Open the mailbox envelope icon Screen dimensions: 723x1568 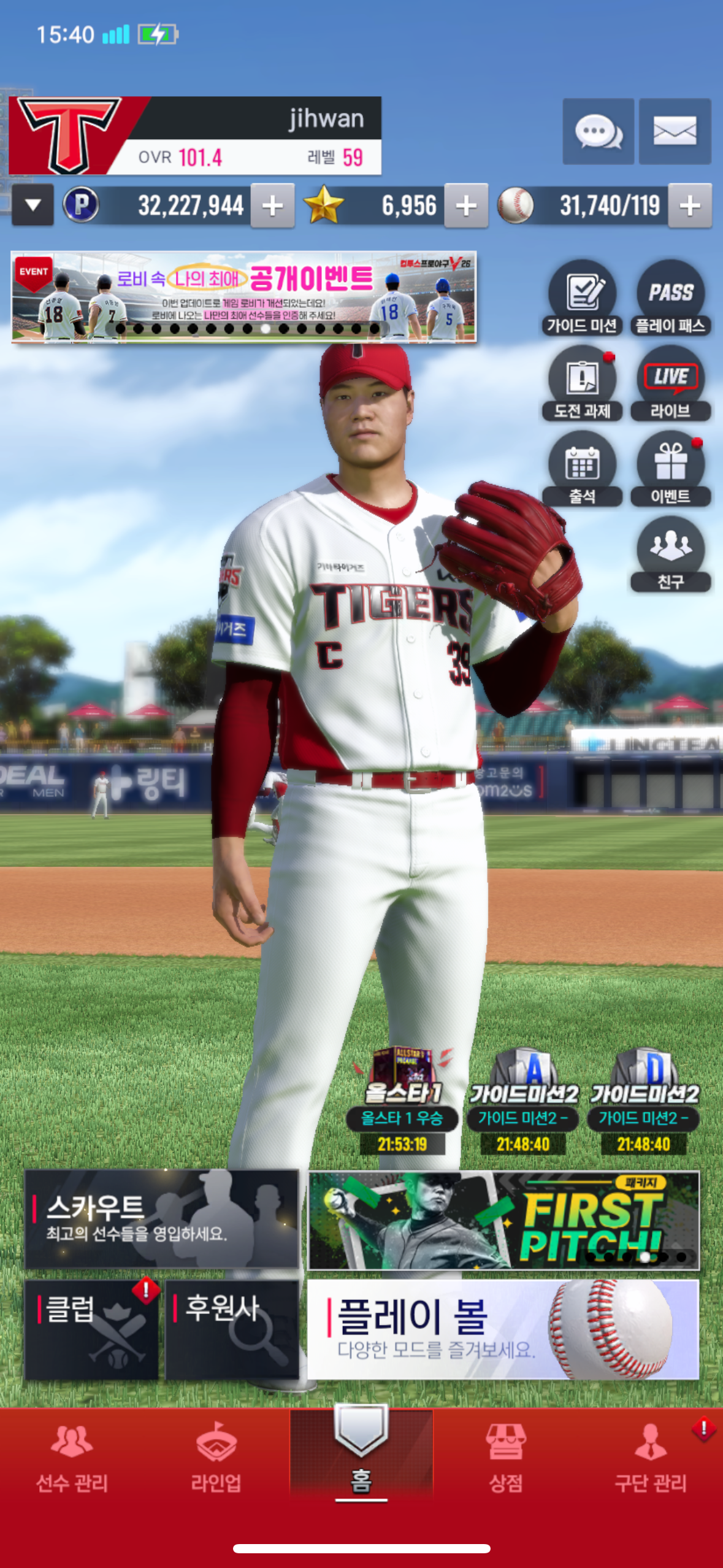pos(675,131)
